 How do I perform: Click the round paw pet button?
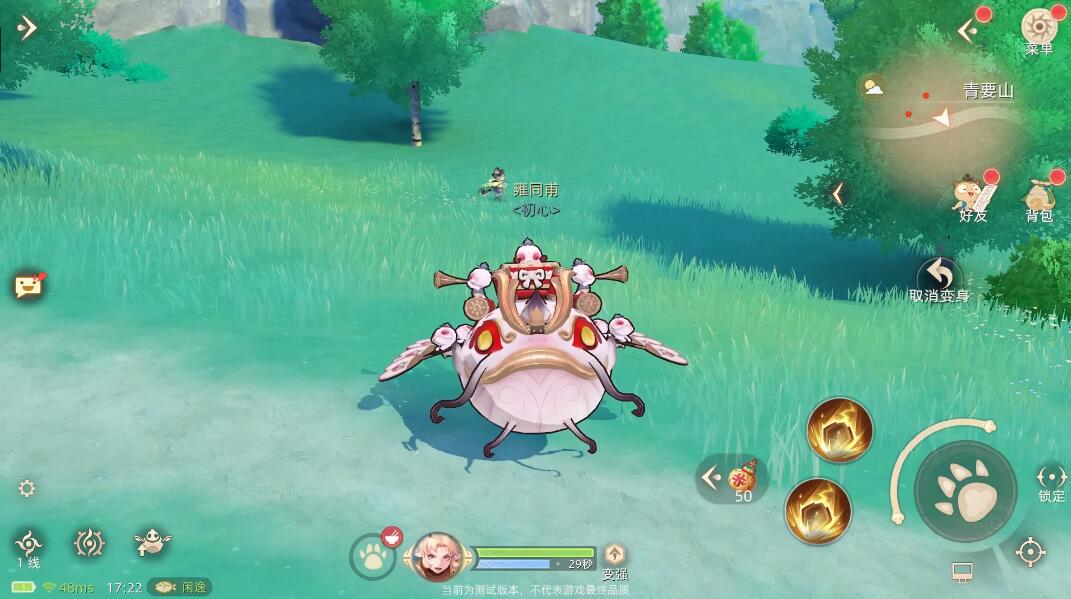pyautogui.click(x=374, y=558)
